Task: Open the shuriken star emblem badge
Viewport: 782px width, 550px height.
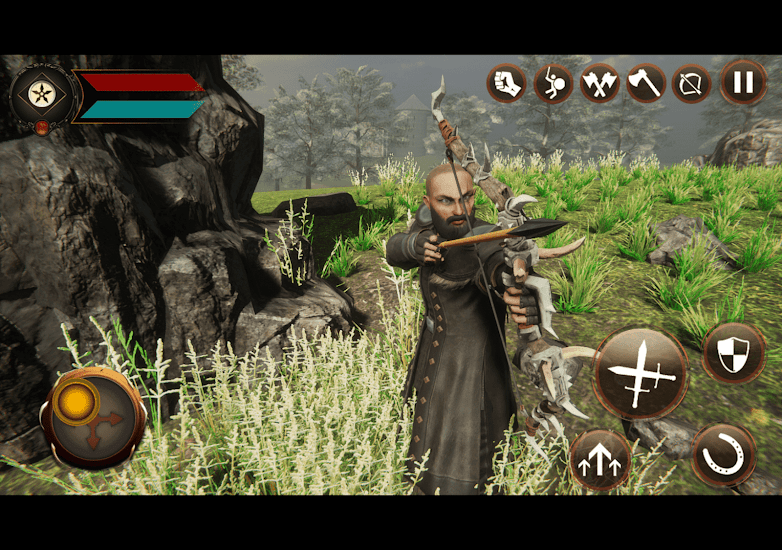Action: pos(42,95)
